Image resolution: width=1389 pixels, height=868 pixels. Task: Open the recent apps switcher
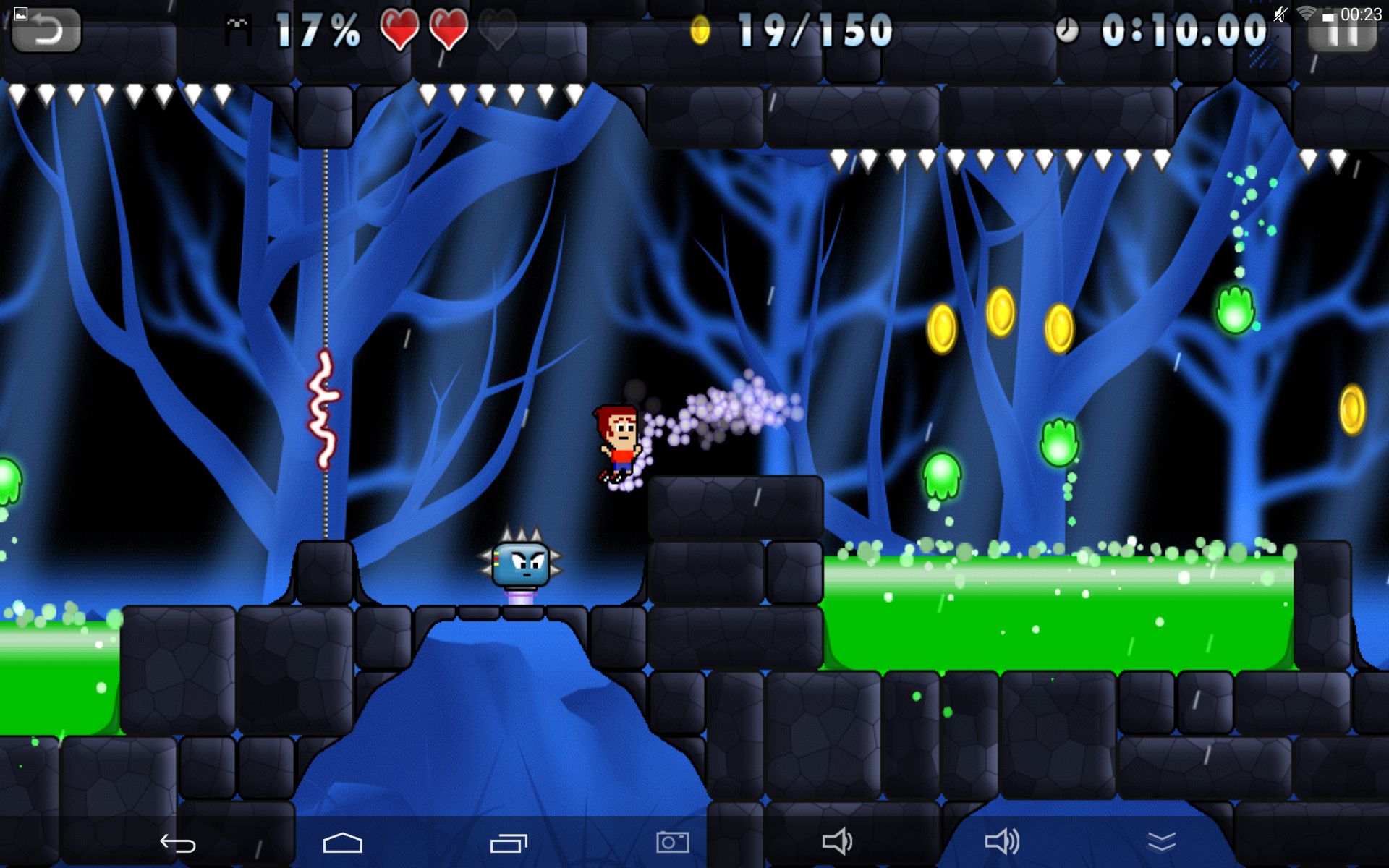pyautogui.click(x=509, y=843)
